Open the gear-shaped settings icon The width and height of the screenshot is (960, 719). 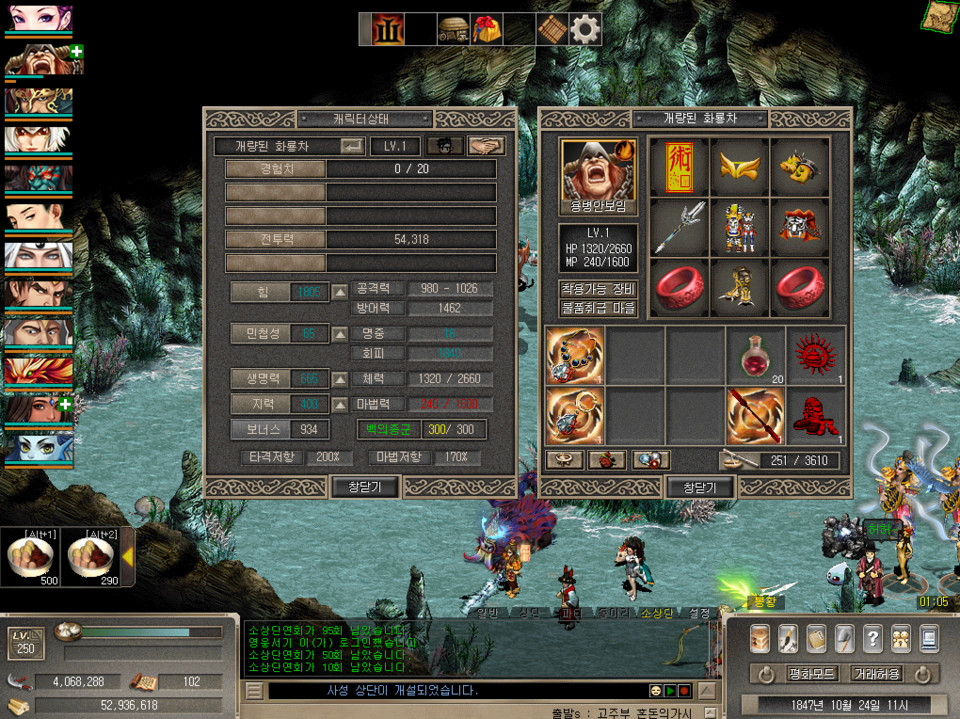pyautogui.click(x=585, y=30)
